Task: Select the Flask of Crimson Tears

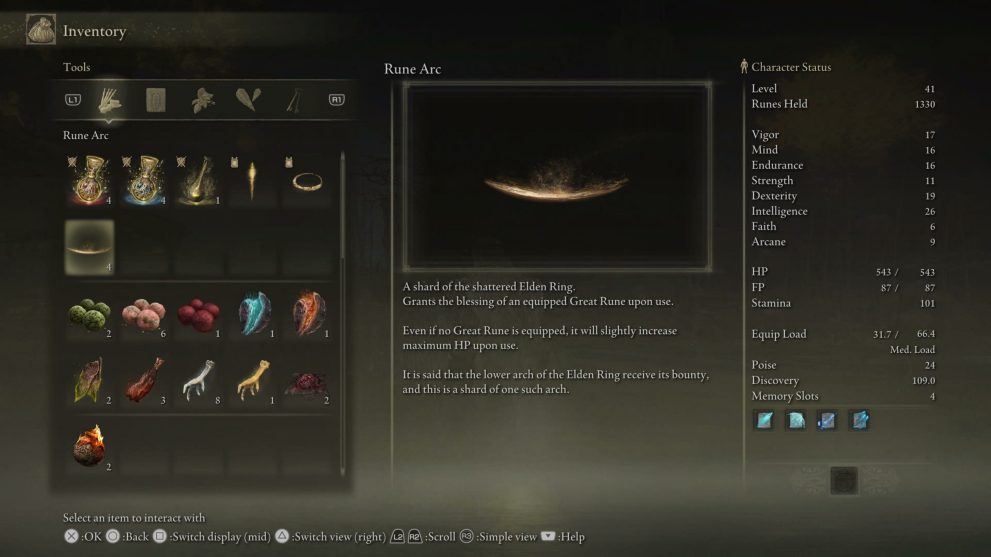Action: coord(89,180)
